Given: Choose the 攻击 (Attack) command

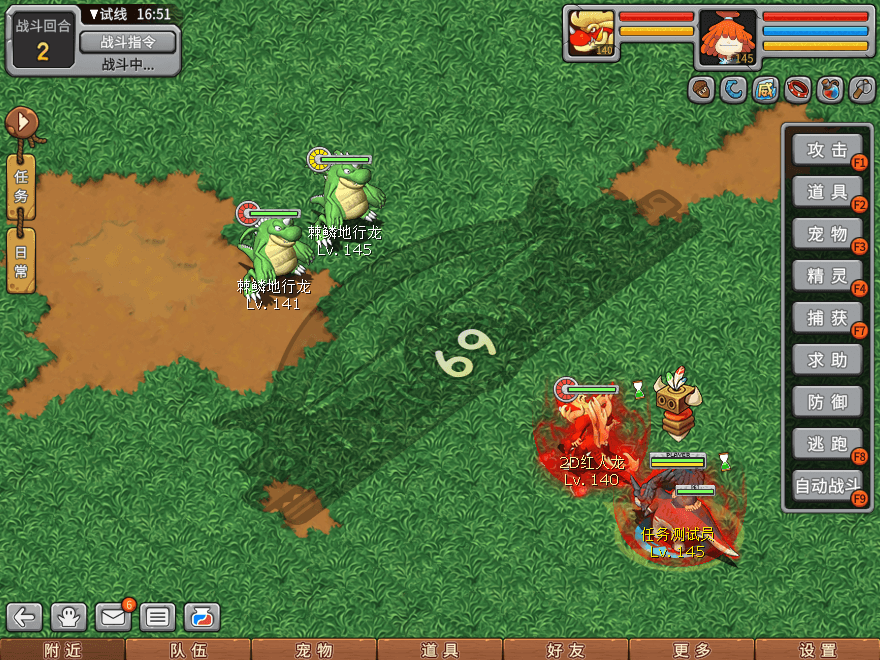Looking at the screenshot, I should 827,150.
